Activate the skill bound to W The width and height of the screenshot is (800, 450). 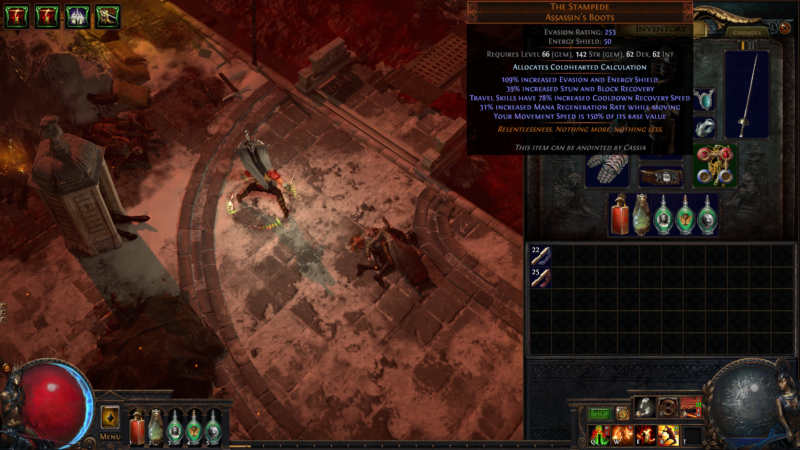pos(620,435)
